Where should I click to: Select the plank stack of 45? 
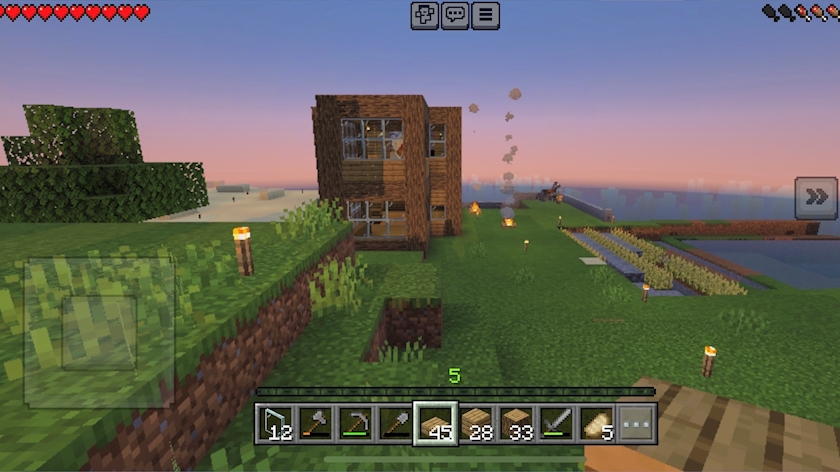(436, 423)
